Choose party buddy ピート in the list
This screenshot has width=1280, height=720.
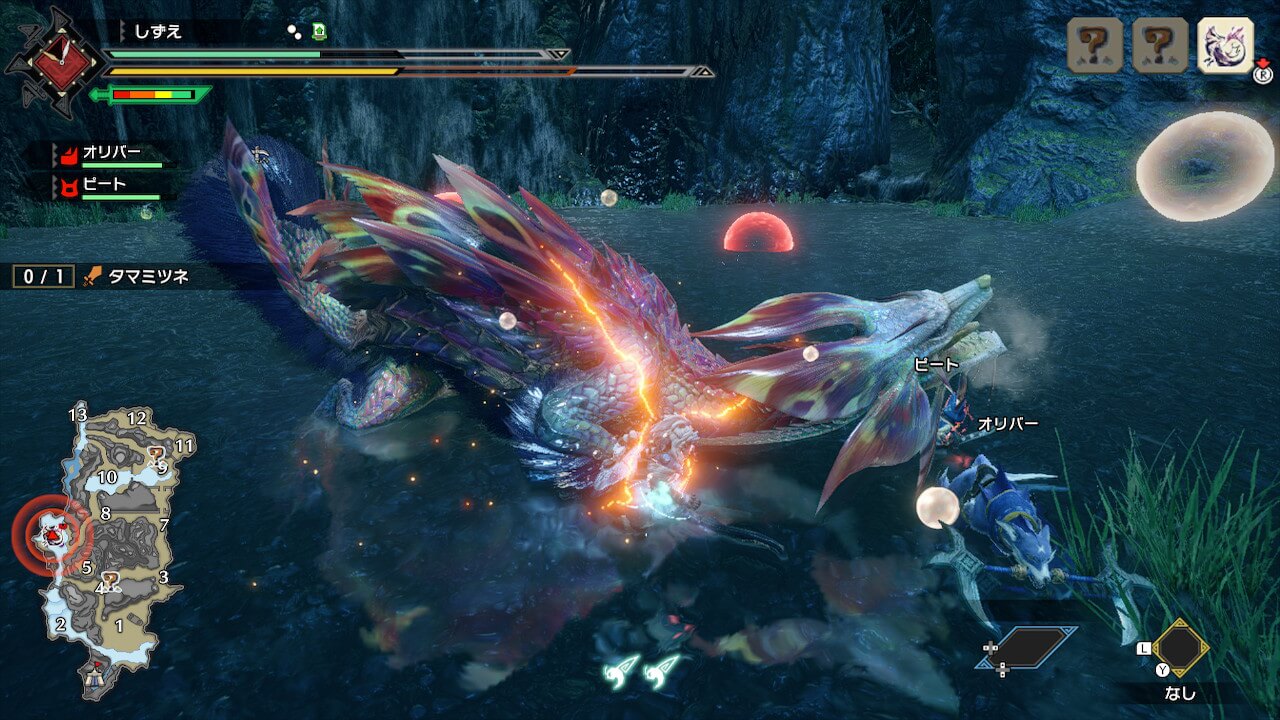pos(105,185)
